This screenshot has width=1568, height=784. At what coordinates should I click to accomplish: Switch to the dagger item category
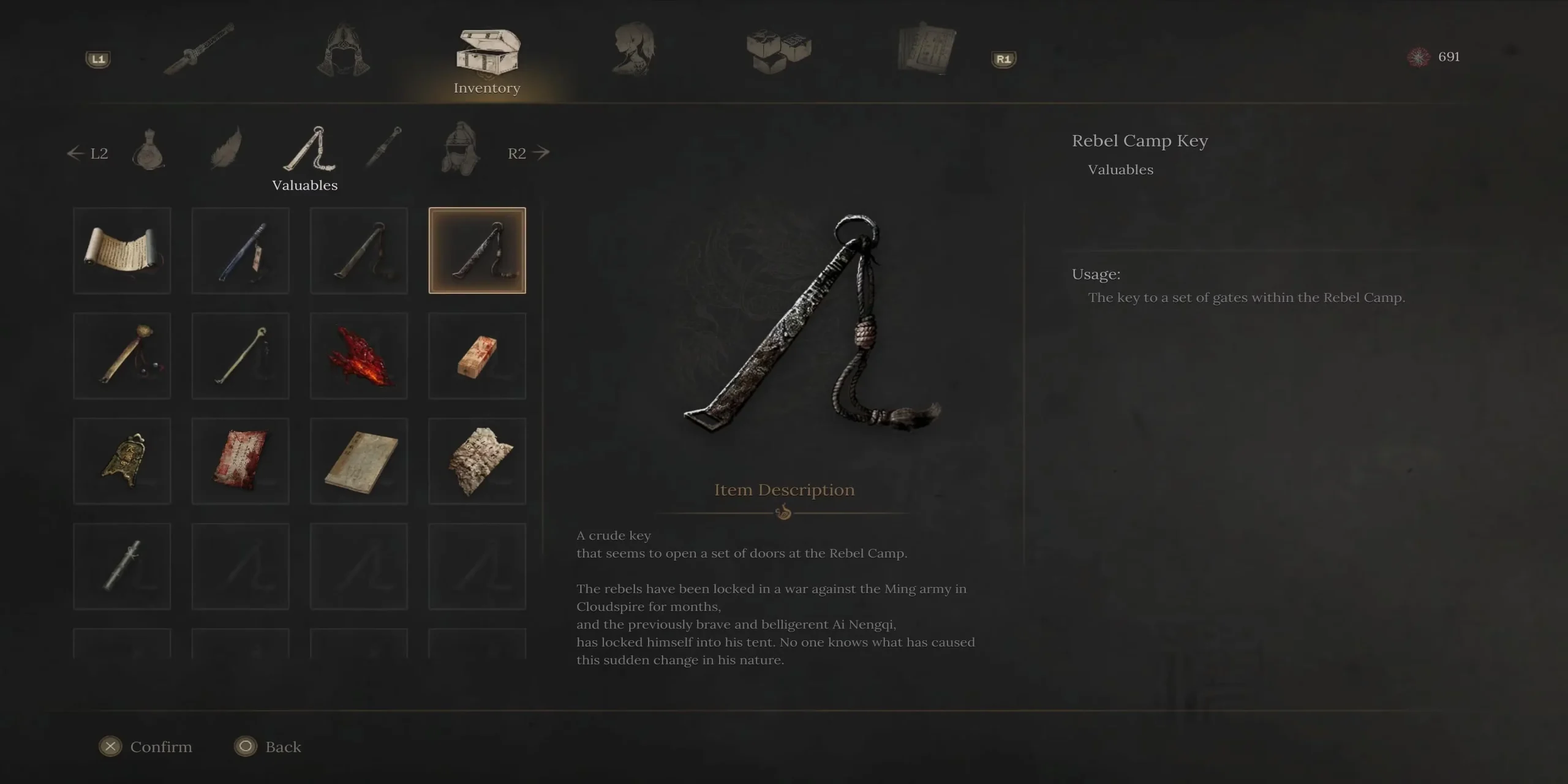383,148
